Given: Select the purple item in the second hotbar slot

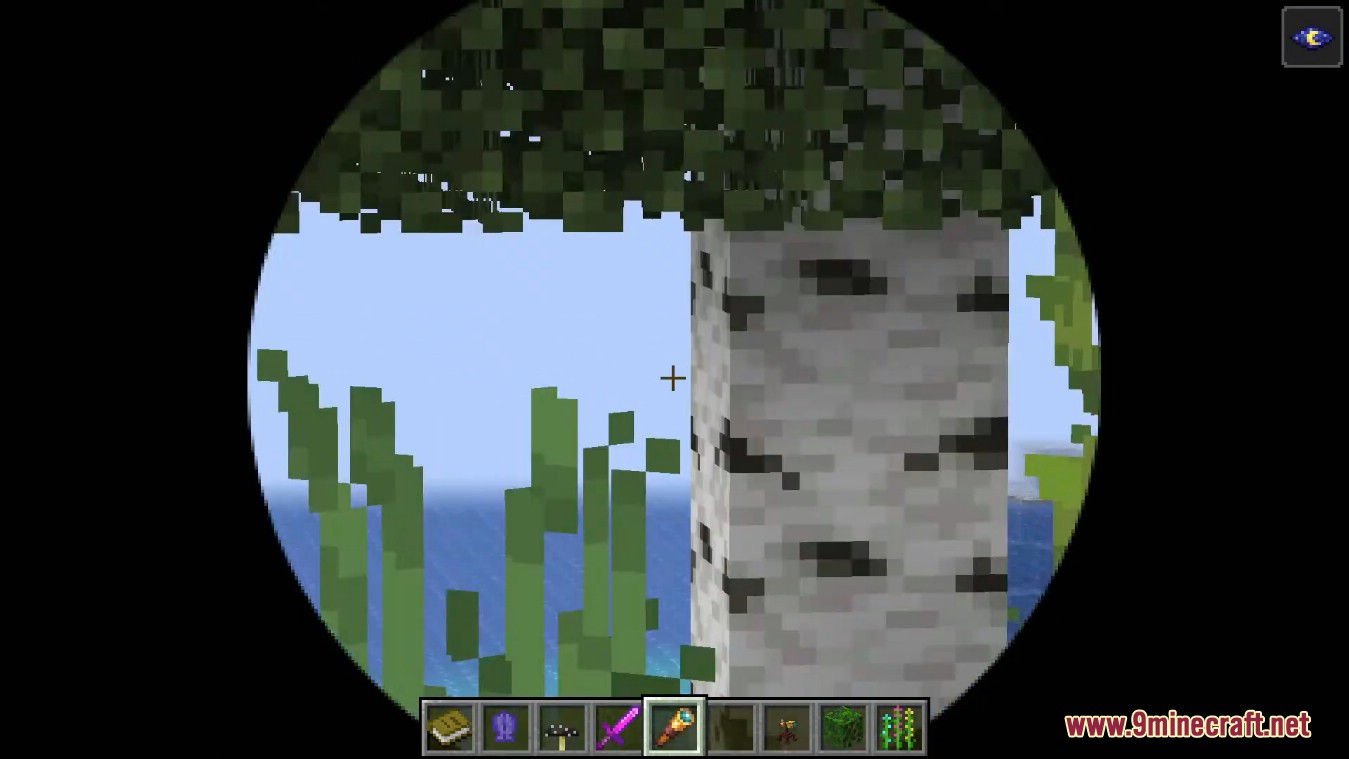Looking at the screenshot, I should (505, 727).
